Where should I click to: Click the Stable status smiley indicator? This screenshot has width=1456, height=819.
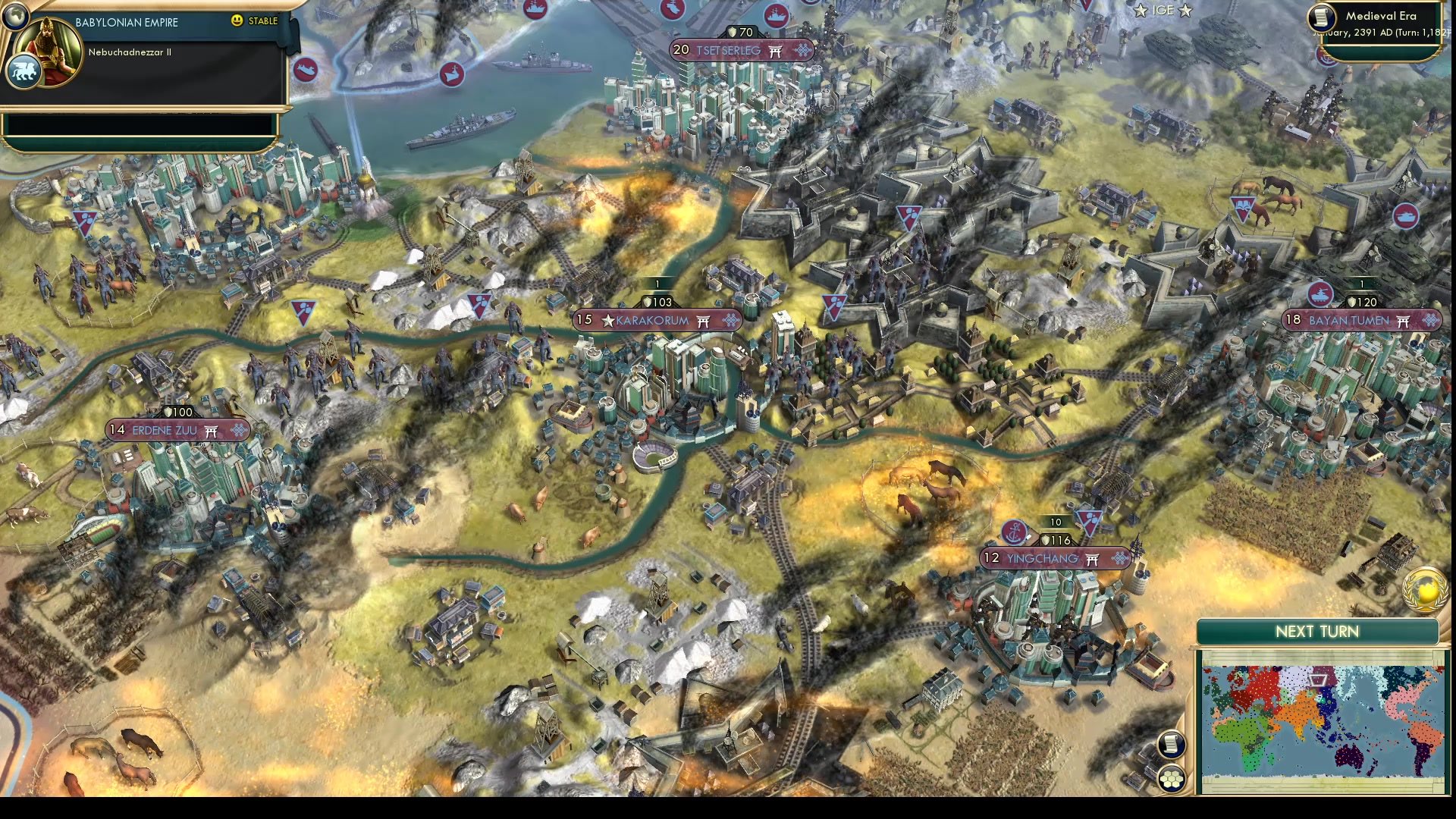click(237, 20)
